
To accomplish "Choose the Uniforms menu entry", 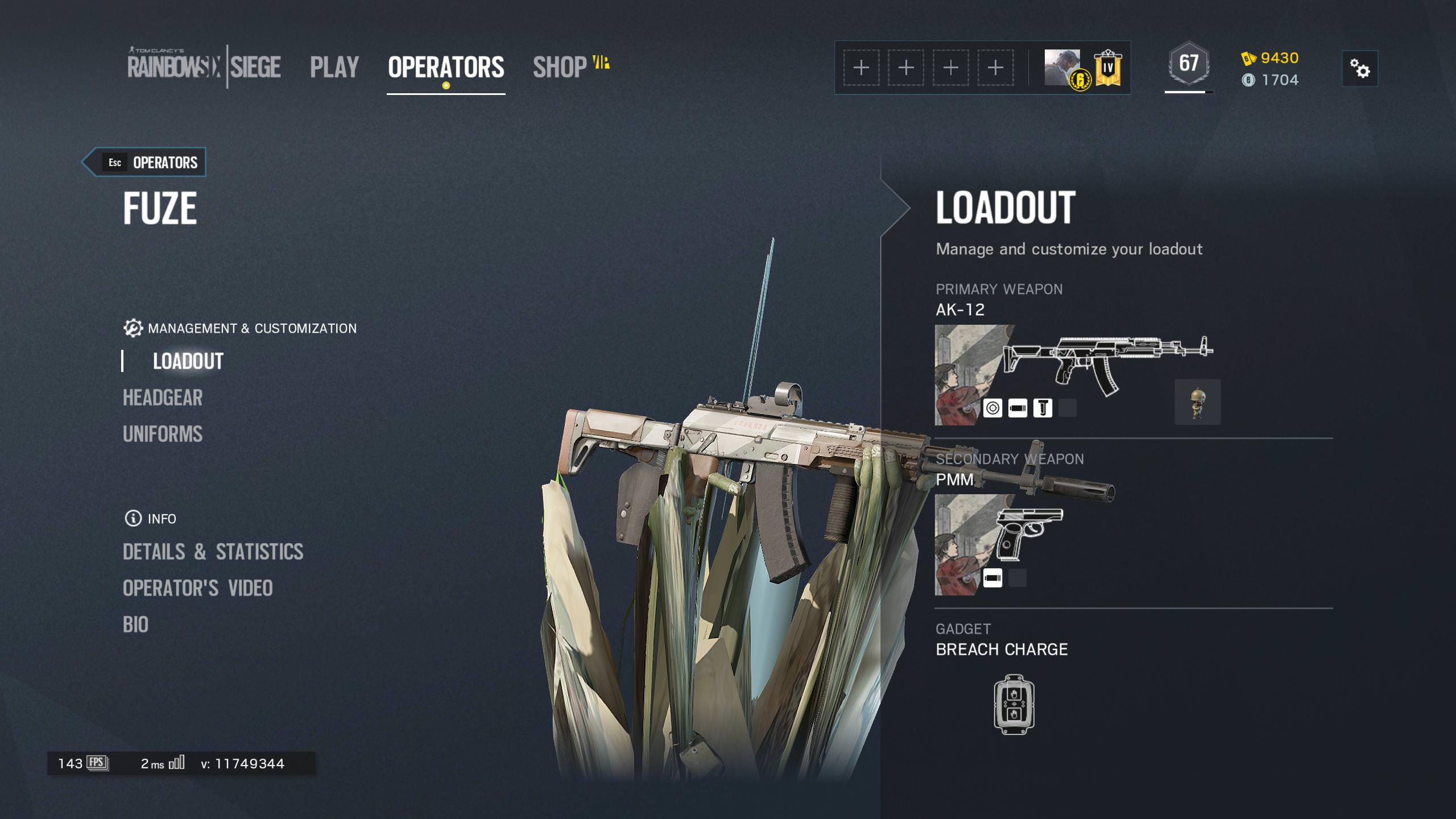I will [163, 434].
